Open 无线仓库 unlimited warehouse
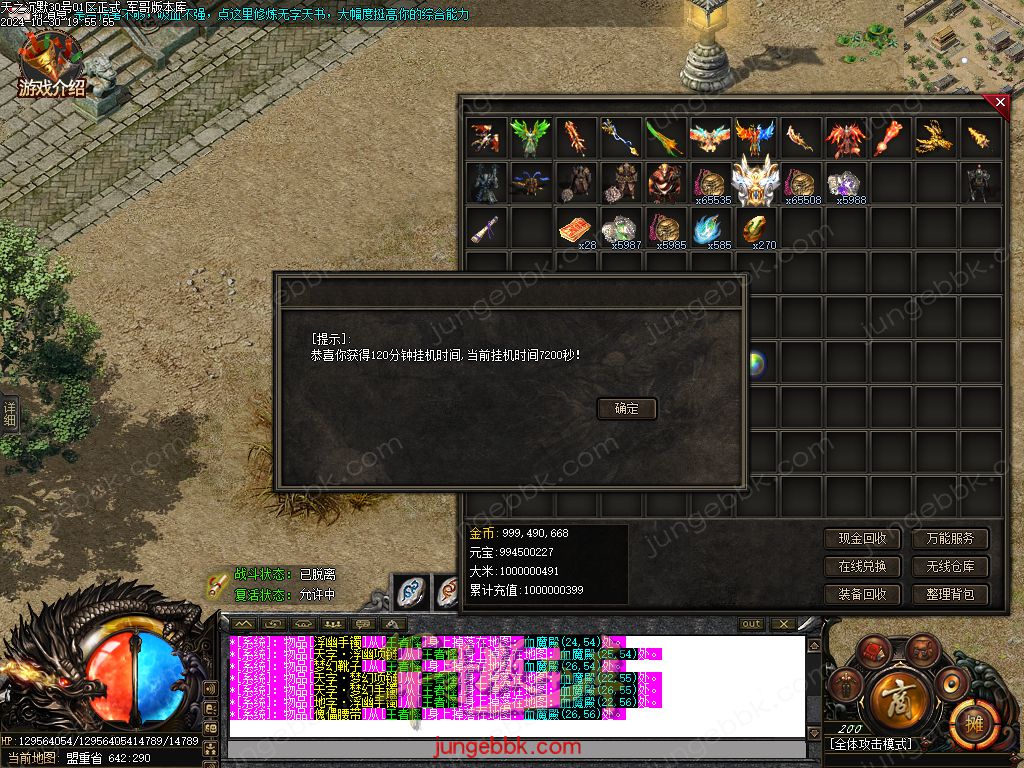The height and width of the screenshot is (768, 1024). point(950,566)
